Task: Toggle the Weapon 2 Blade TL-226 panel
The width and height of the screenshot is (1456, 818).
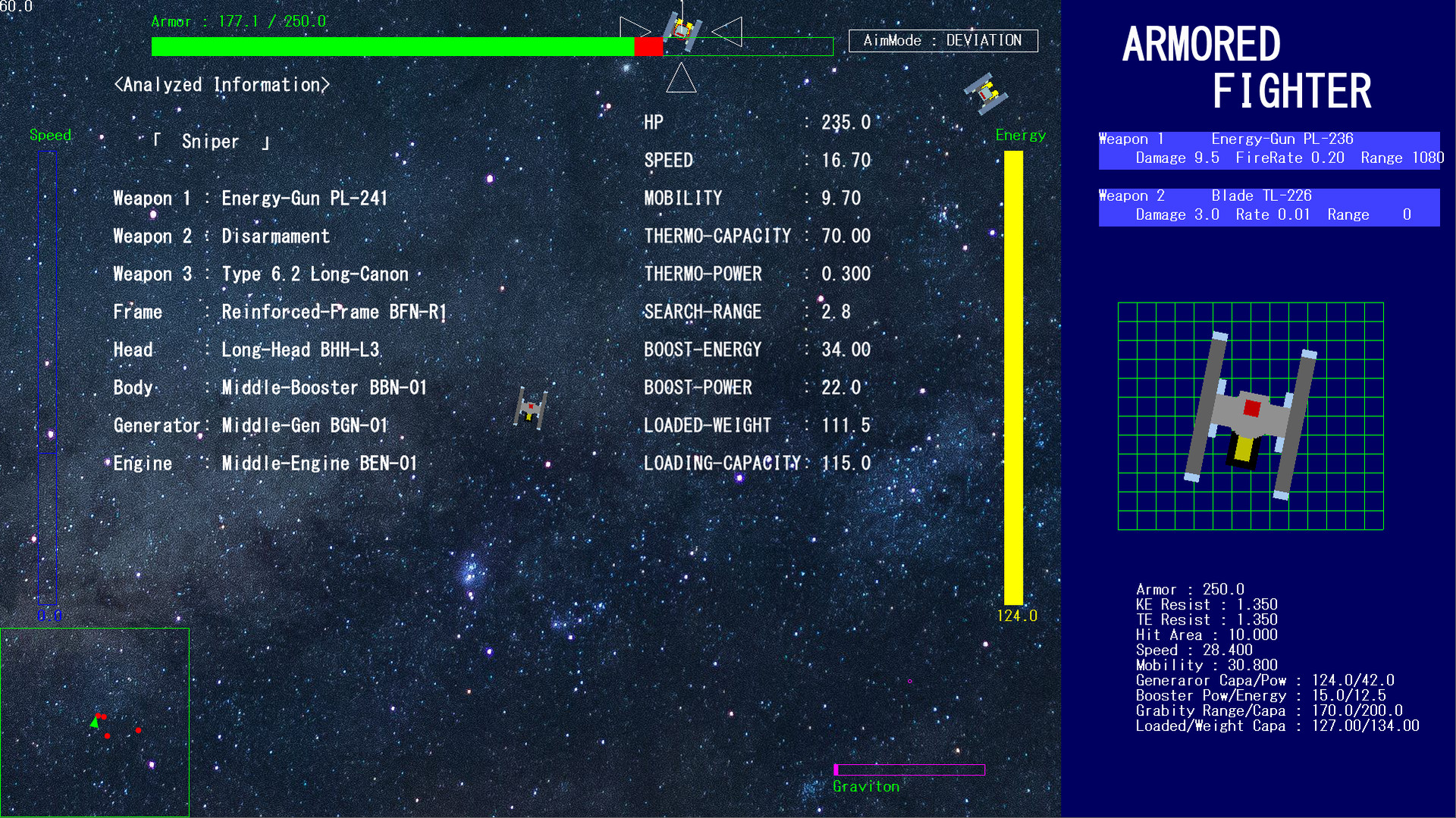Action: pos(1268,205)
